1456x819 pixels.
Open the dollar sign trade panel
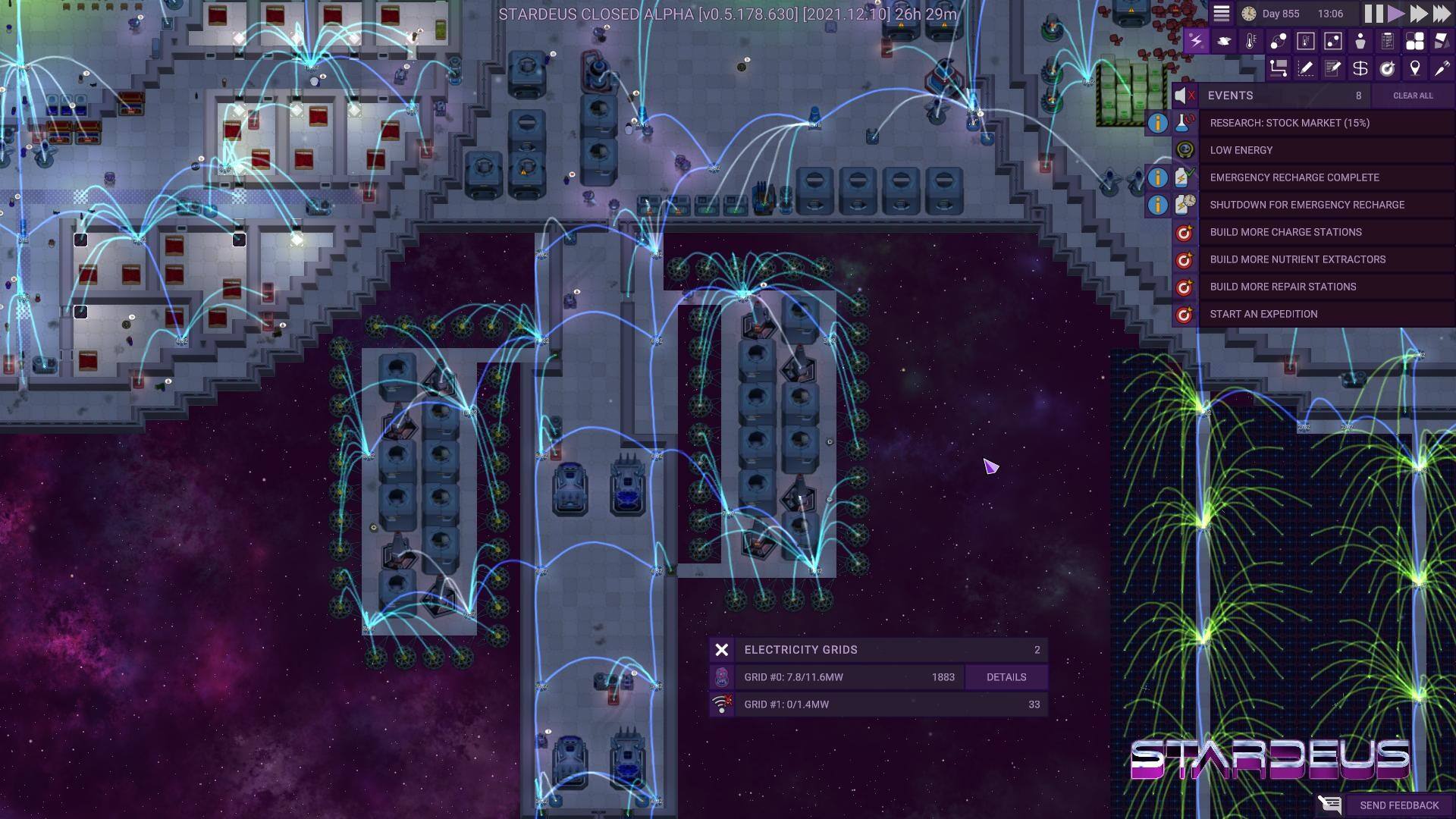tap(1360, 69)
